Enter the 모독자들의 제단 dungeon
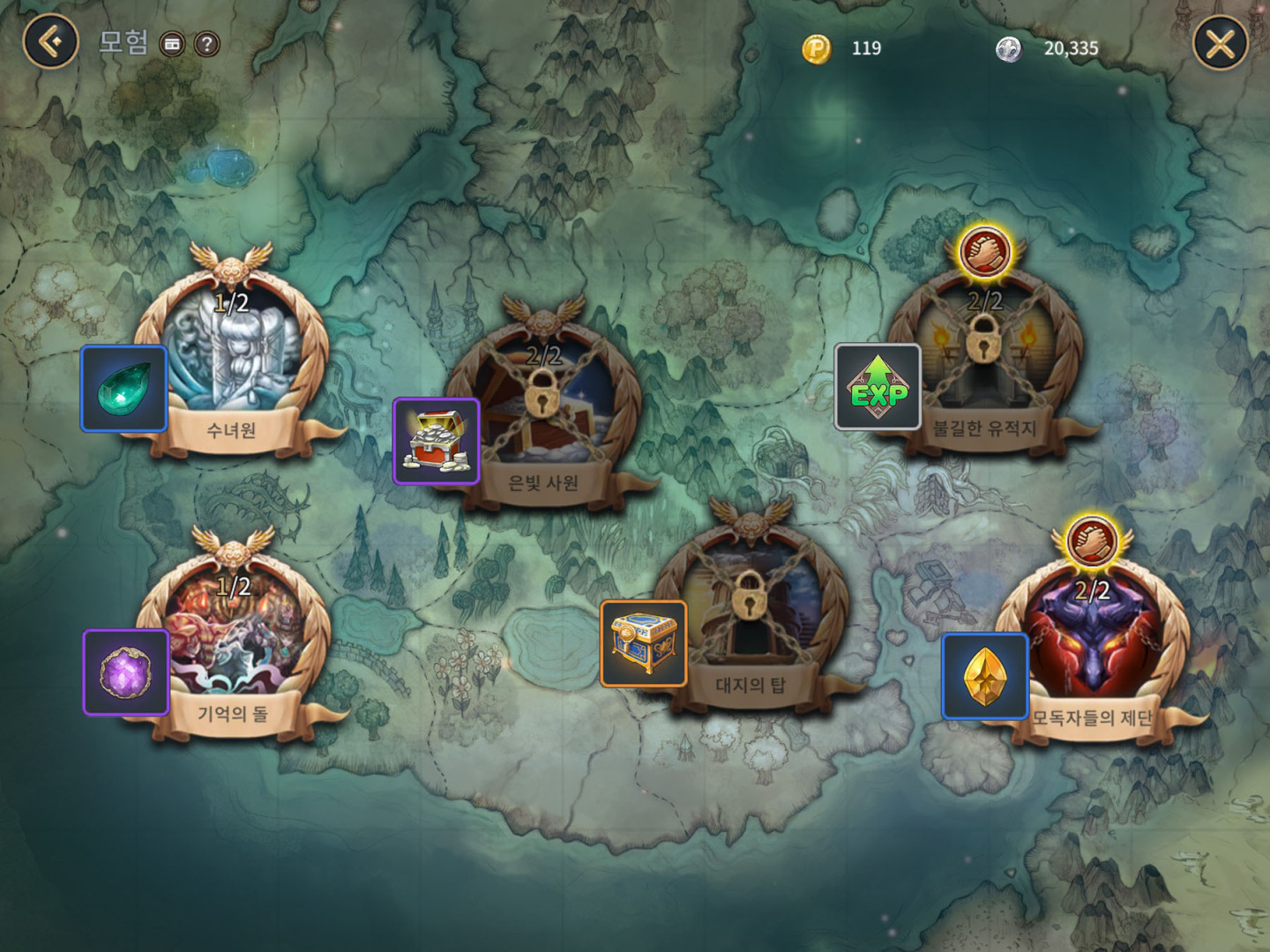Image resolution: width=1270 pixels, height=952 pixels. (1092, 643)
